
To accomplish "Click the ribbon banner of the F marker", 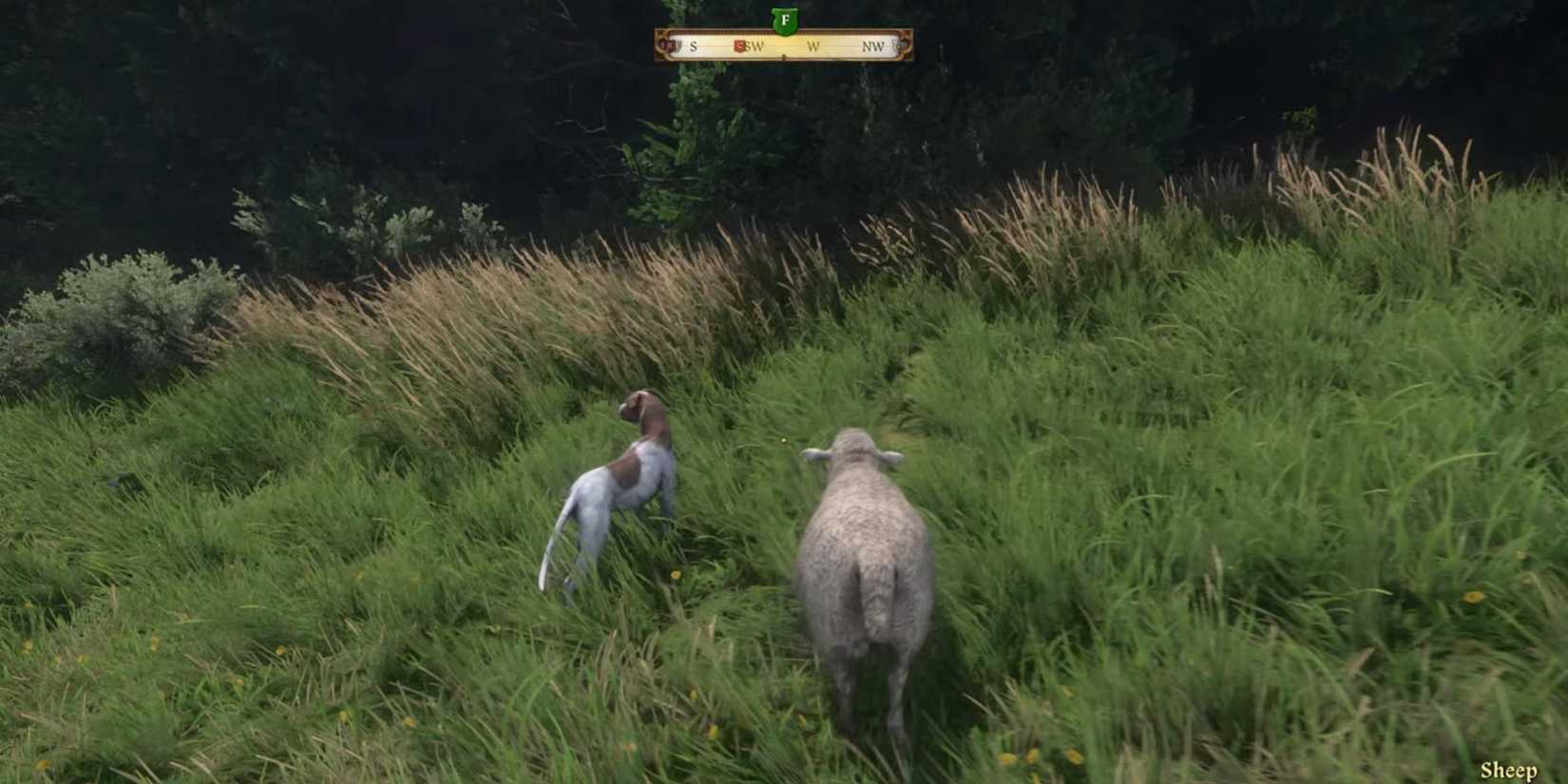I will (x=784, y=10).
